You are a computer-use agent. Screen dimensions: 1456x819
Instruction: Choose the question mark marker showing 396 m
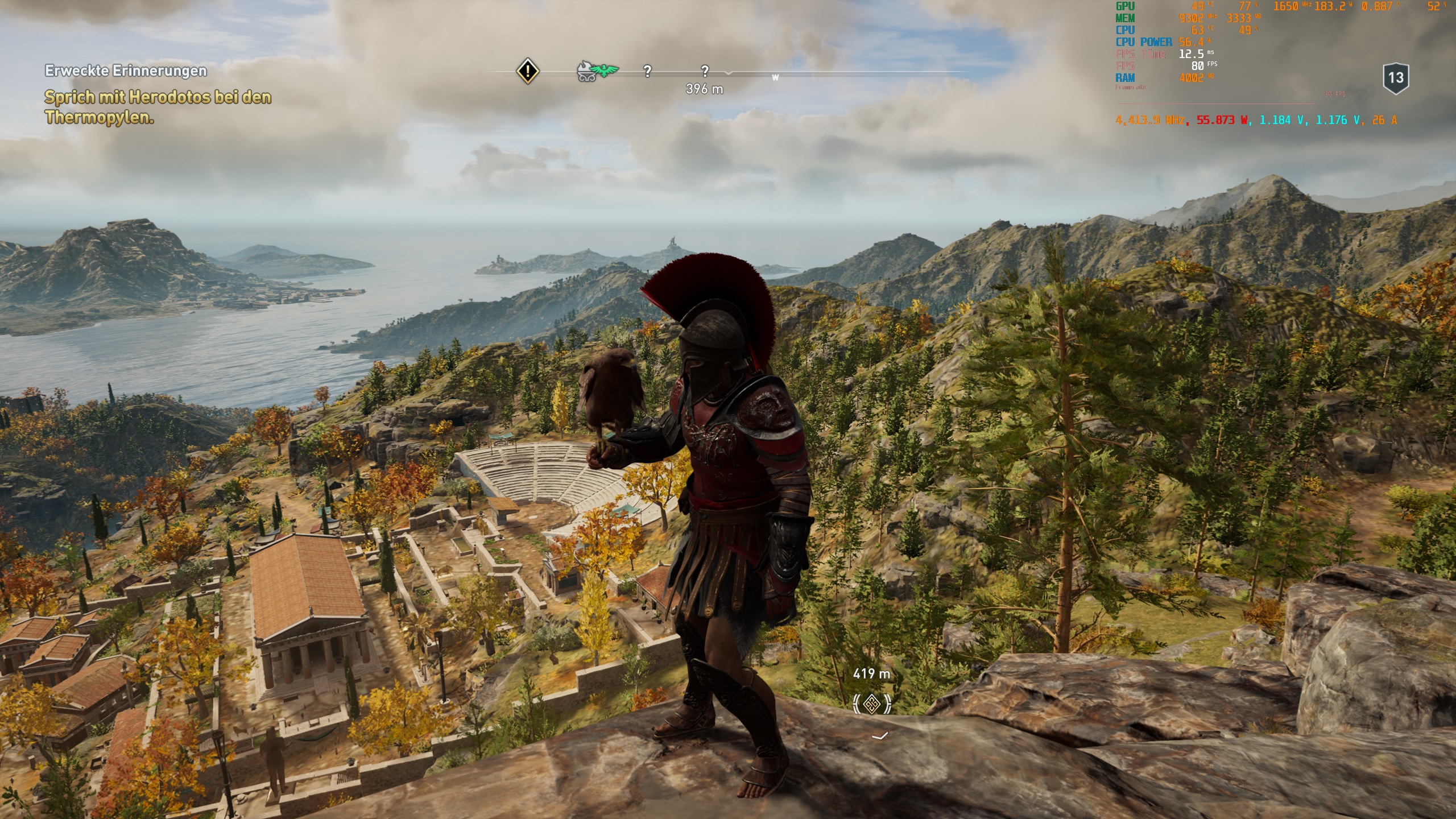(705, 71)
